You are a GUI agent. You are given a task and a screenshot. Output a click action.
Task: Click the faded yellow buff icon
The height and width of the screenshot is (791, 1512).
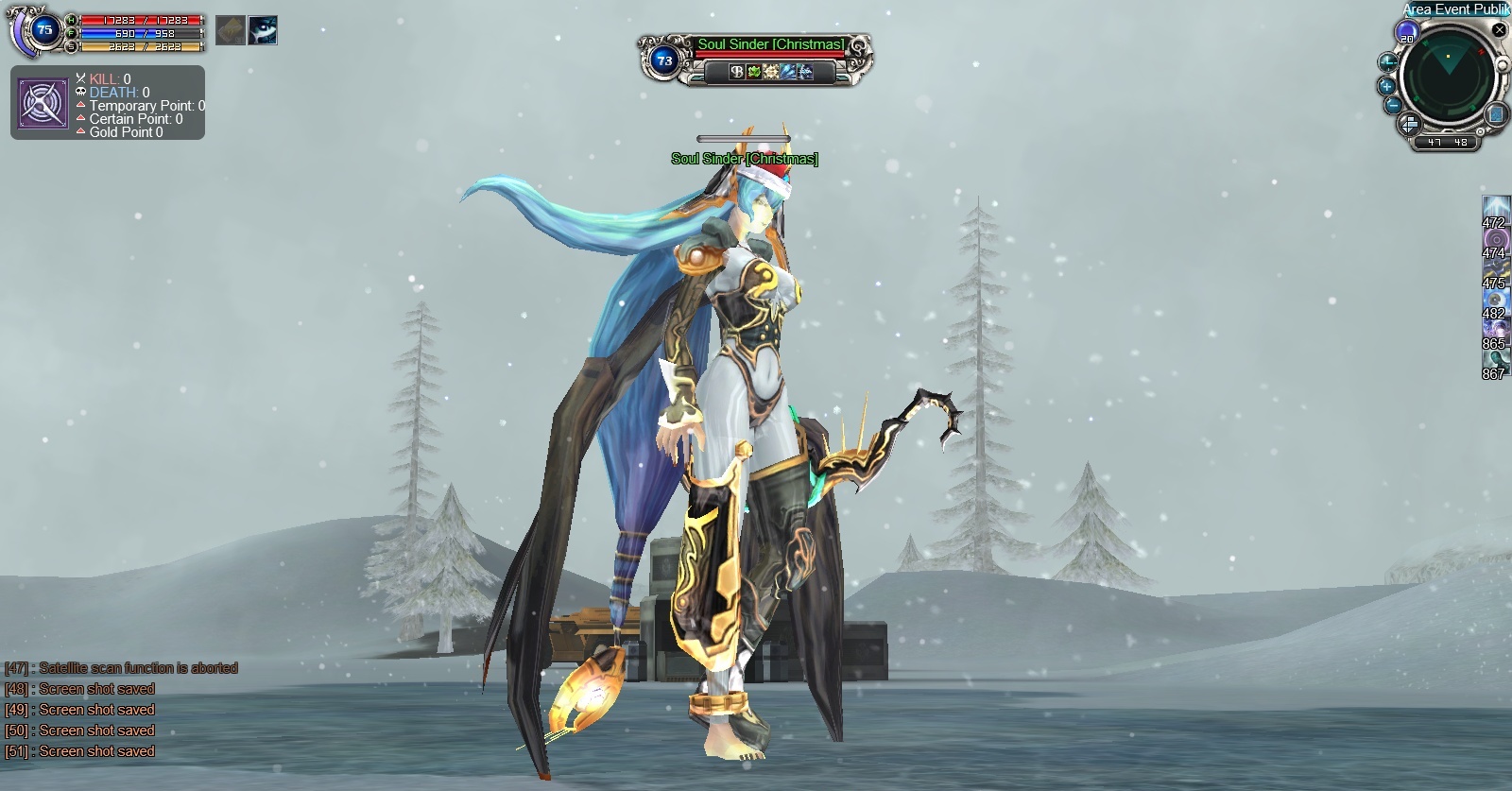[x=231, y=30]
